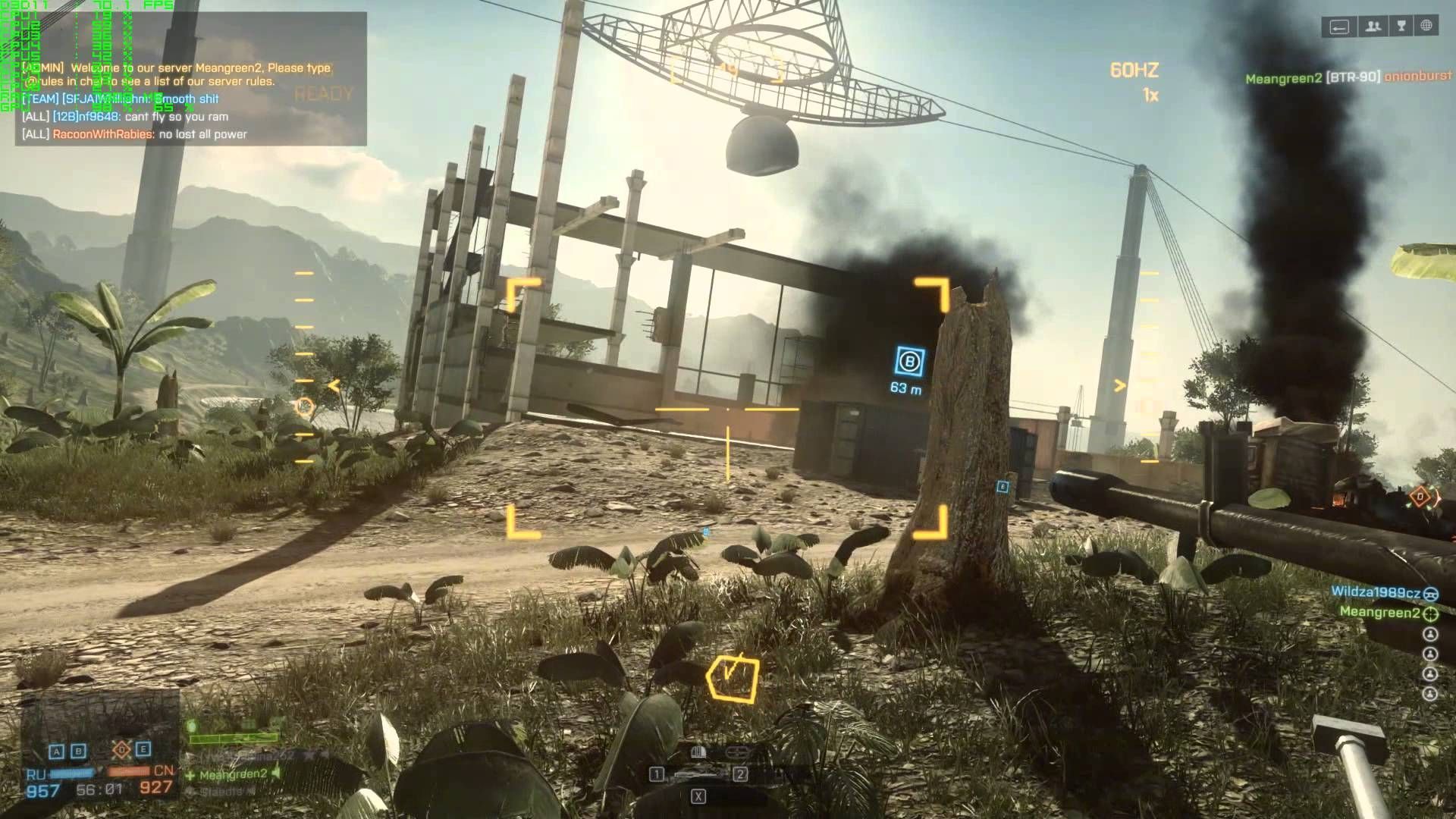Click the trophy awards icon top right
1456x819 pixels.
[1400, 27]
